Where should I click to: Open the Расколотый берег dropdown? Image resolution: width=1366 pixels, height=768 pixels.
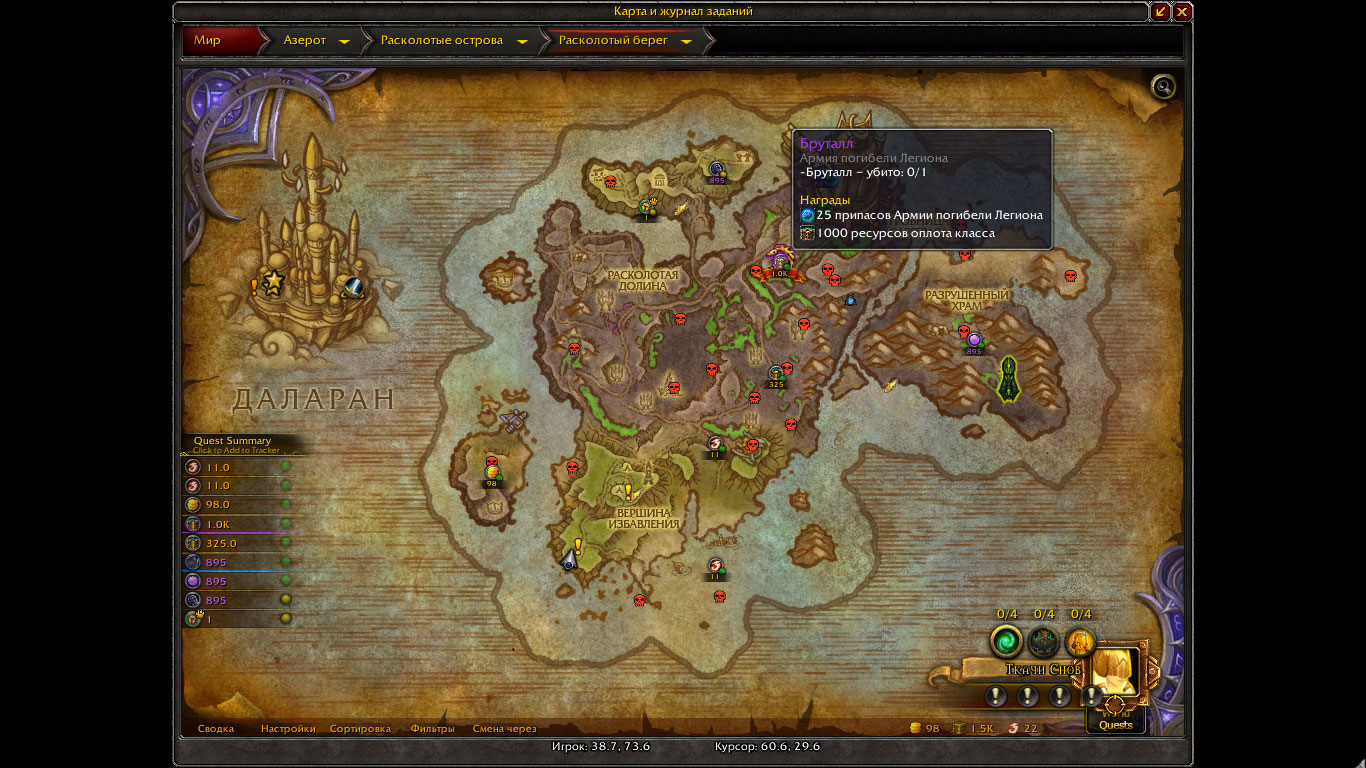click(688, 42)
